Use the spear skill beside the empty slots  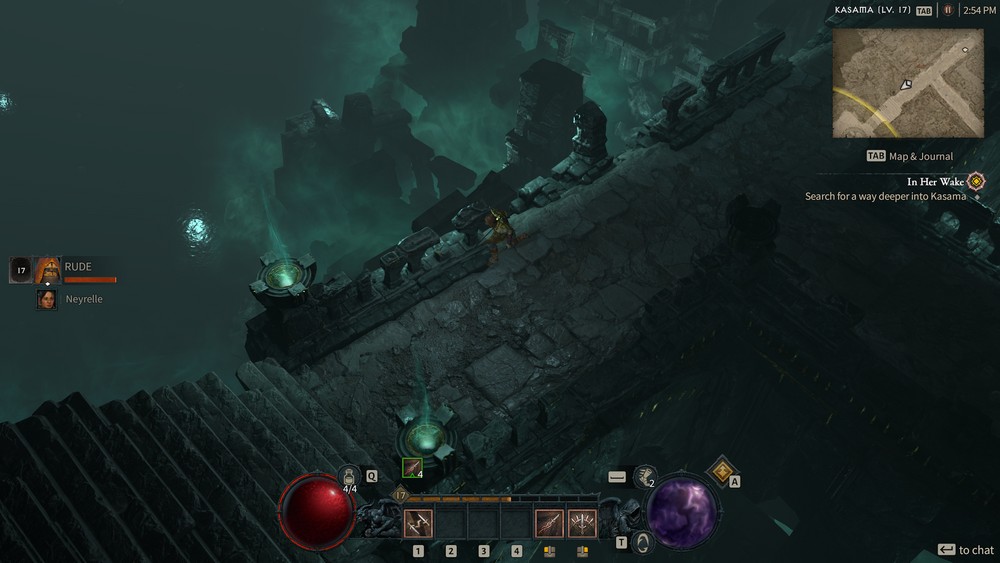[x=549, y=523]
